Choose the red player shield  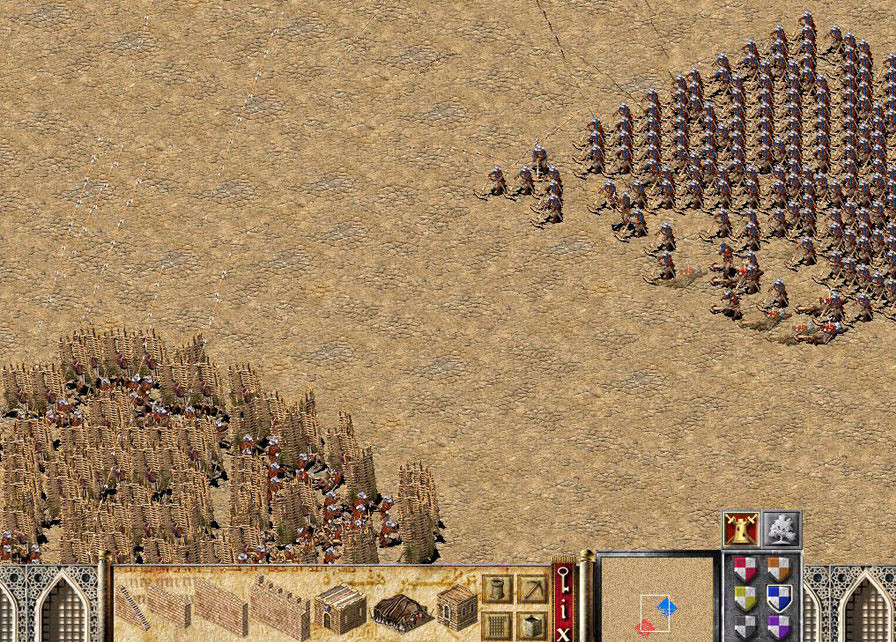pyautogui.click(x=745, y=570)
